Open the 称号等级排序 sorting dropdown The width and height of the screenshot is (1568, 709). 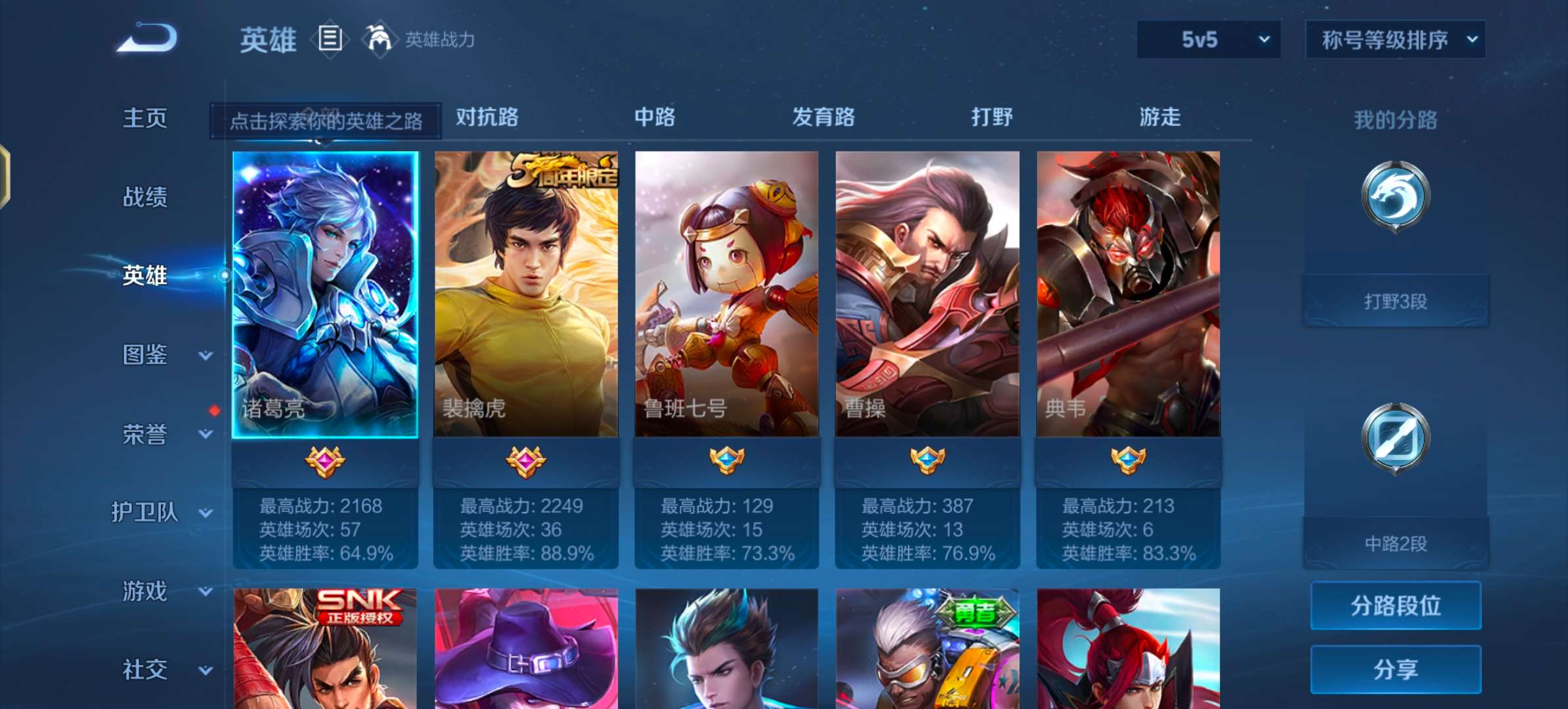click(x=1395, y=39)
